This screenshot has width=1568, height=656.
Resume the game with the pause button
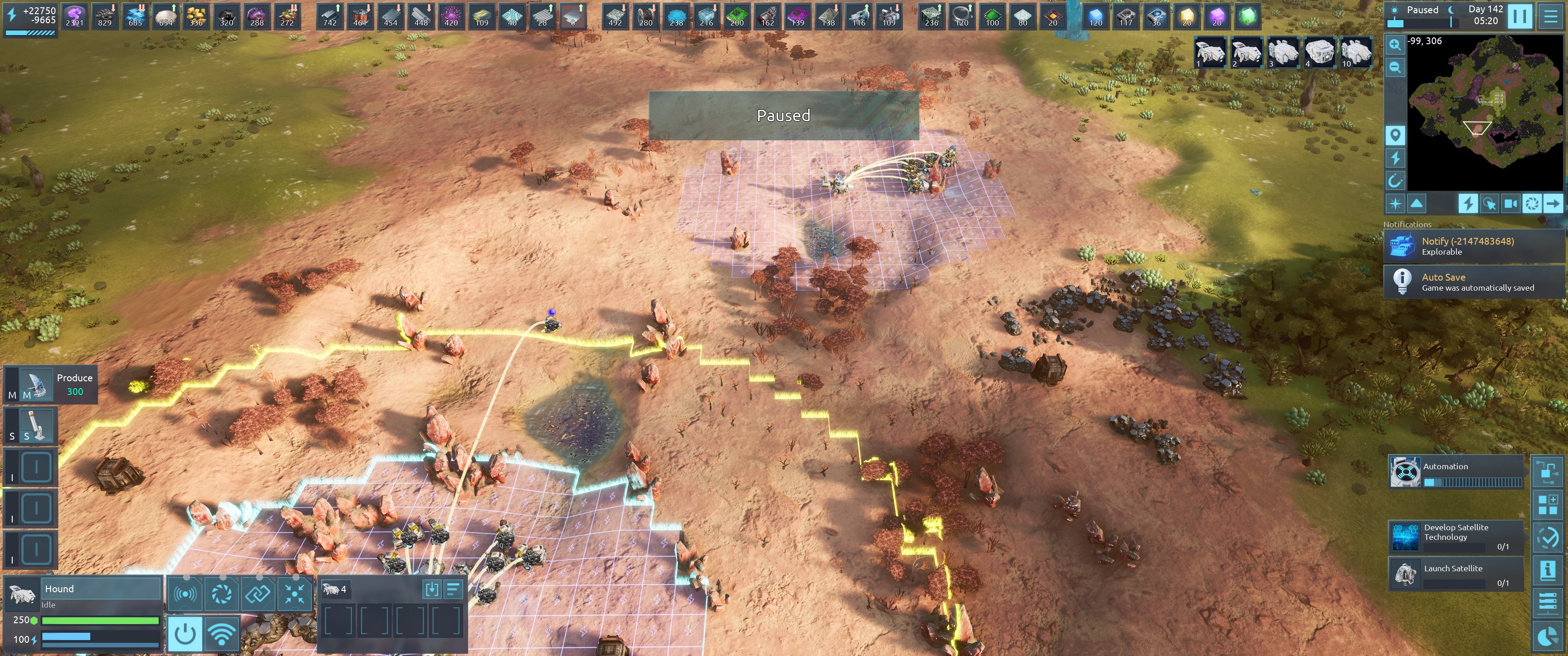1519,16
